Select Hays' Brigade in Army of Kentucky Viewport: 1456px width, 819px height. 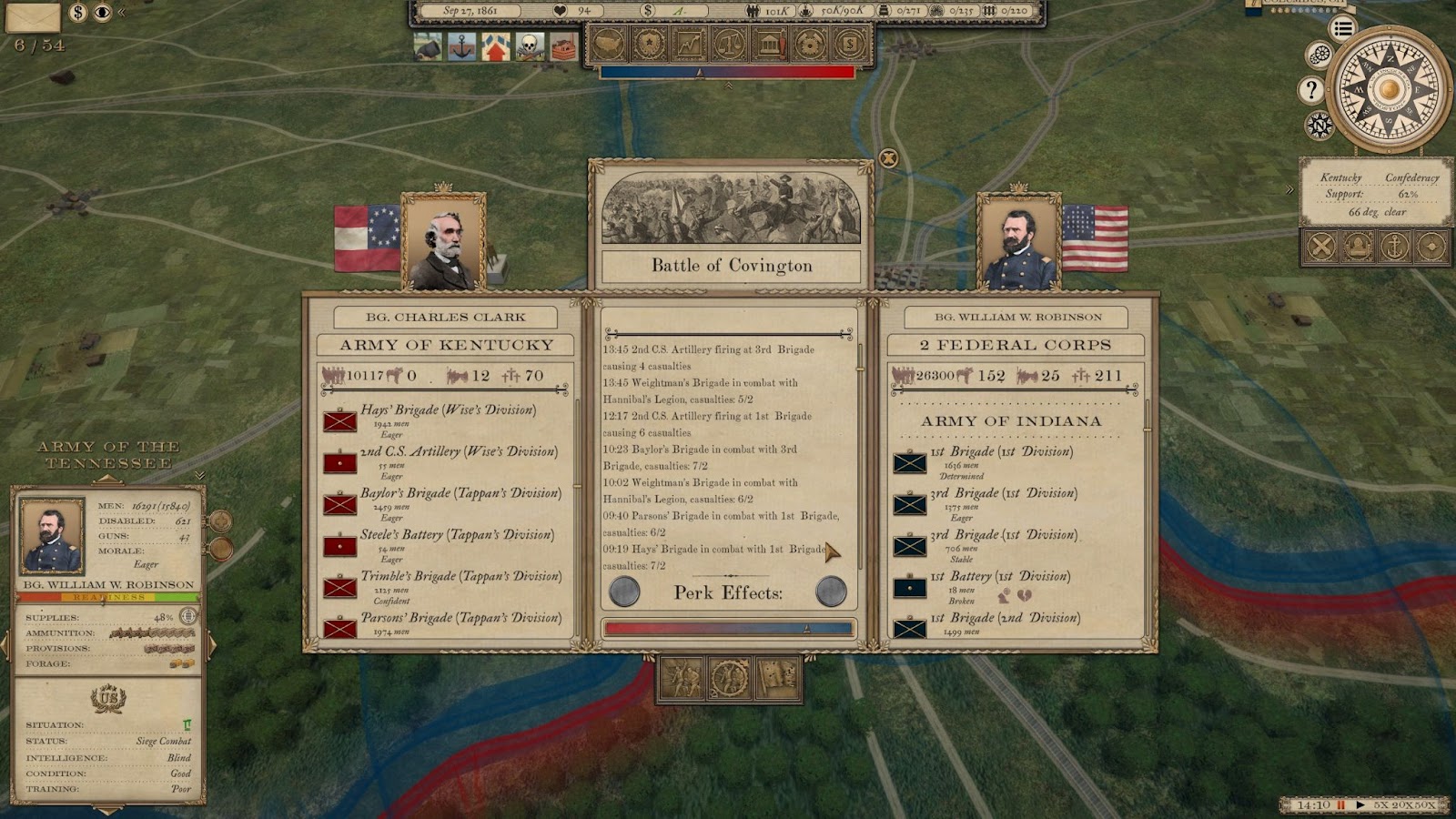pyautogui.click(x=448, y=410)
